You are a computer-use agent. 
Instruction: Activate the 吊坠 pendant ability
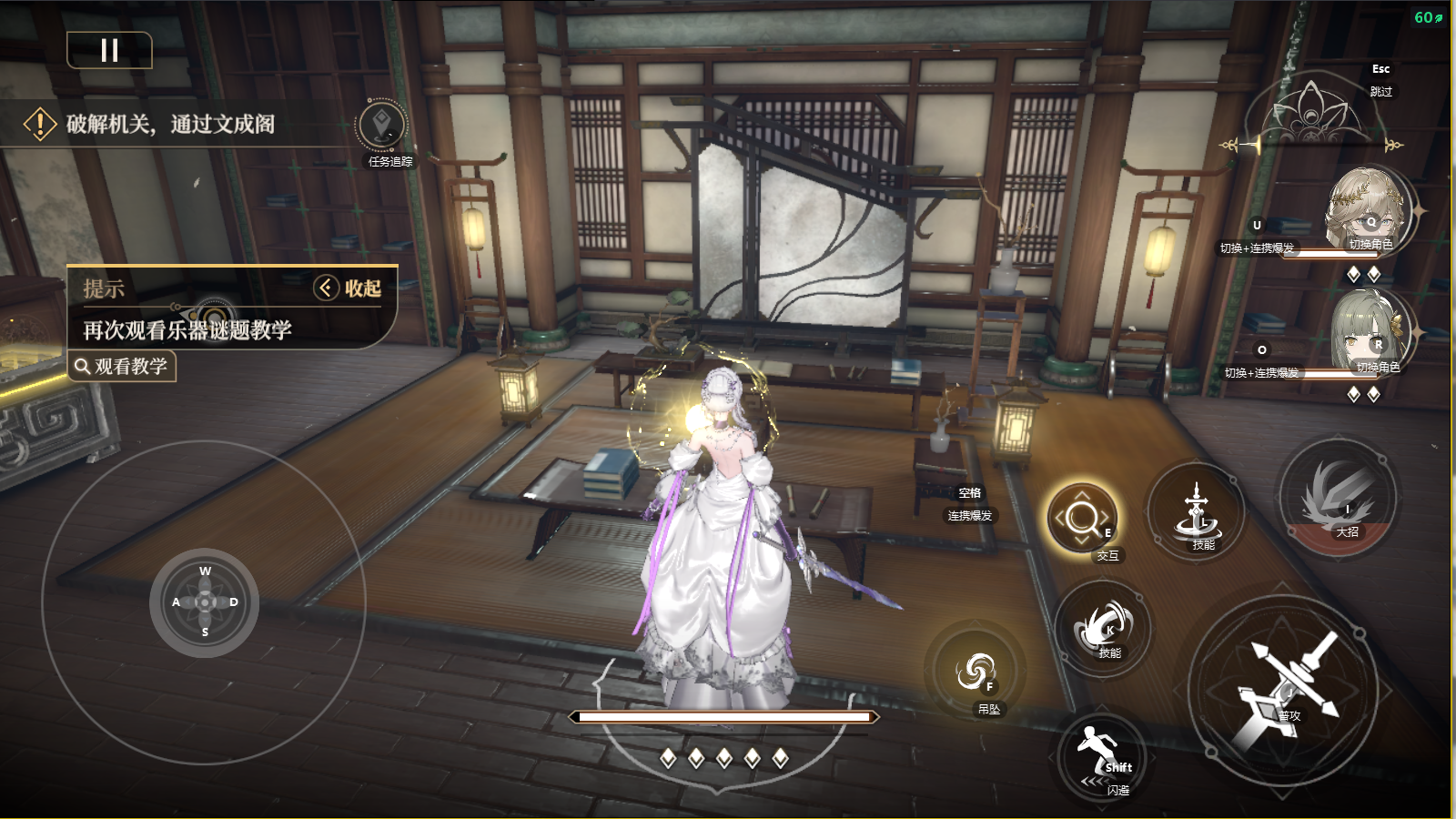[x=976, y=673]
